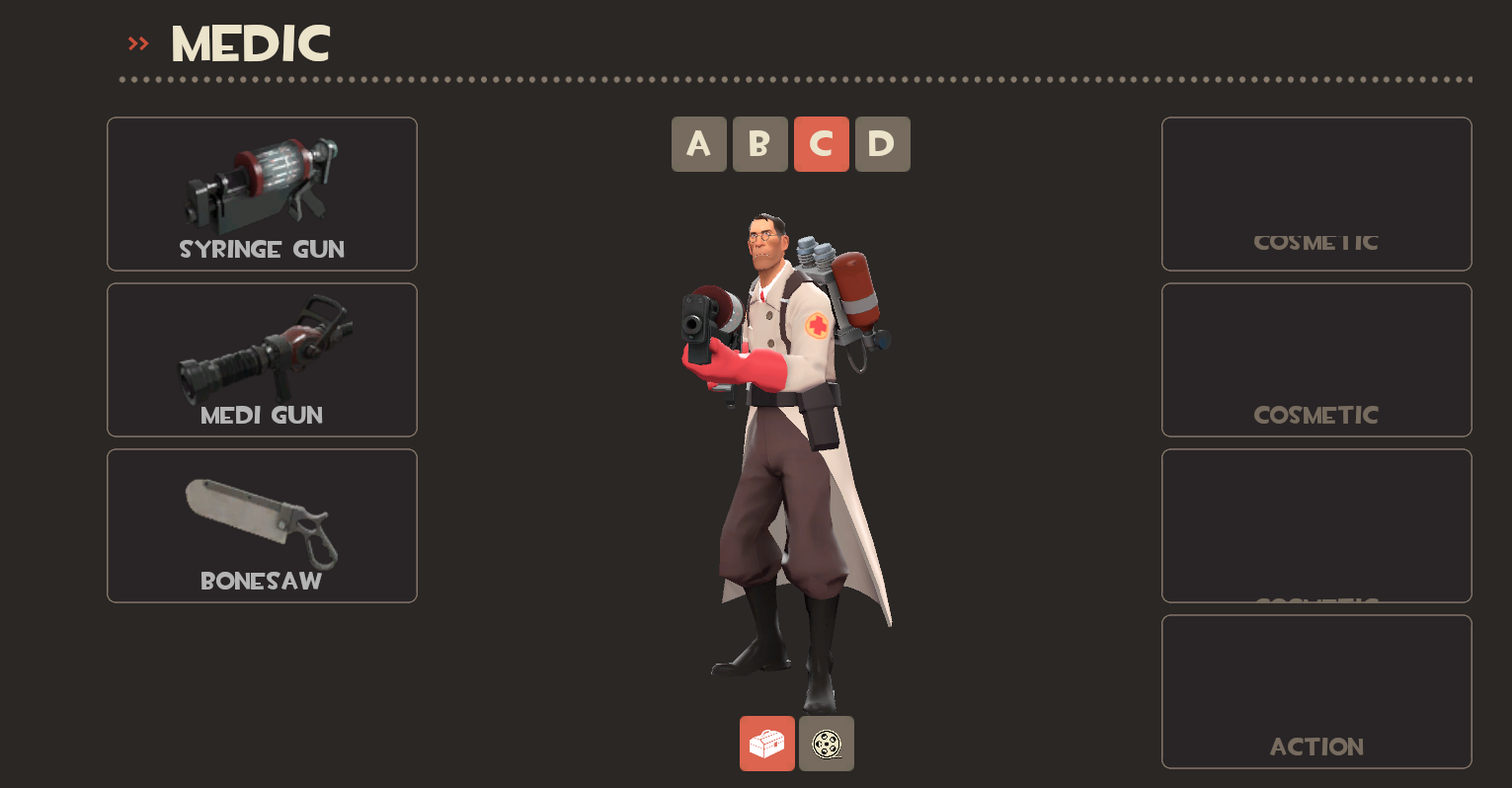1512x788 pixels.
Task: Select the toolbox items loadout icon
Action: [x=767, y=744]
